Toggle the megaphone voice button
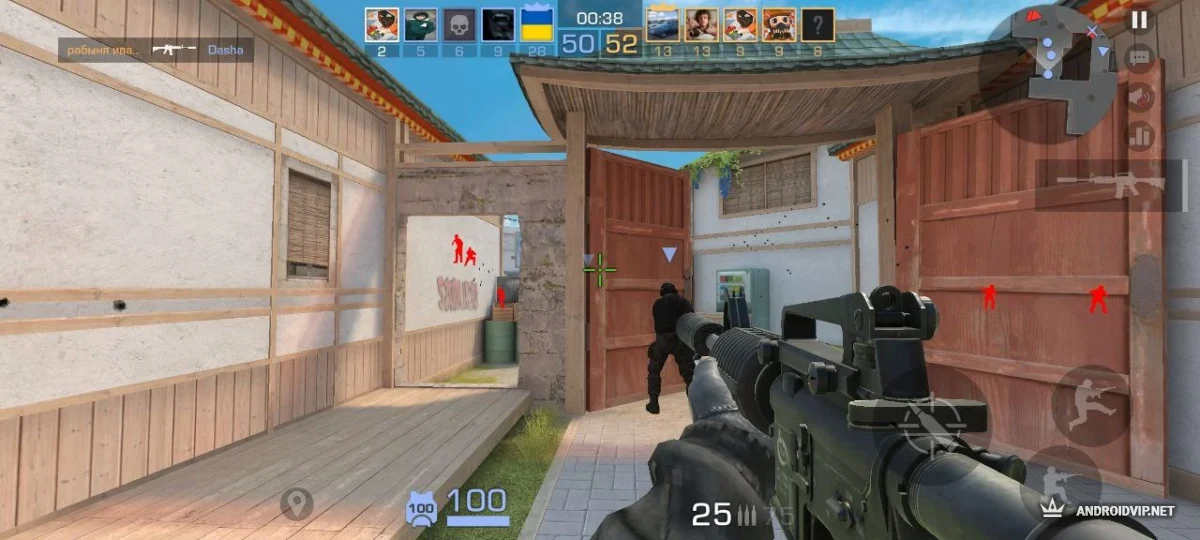 pyautogui.click(x=1139, y=96)
